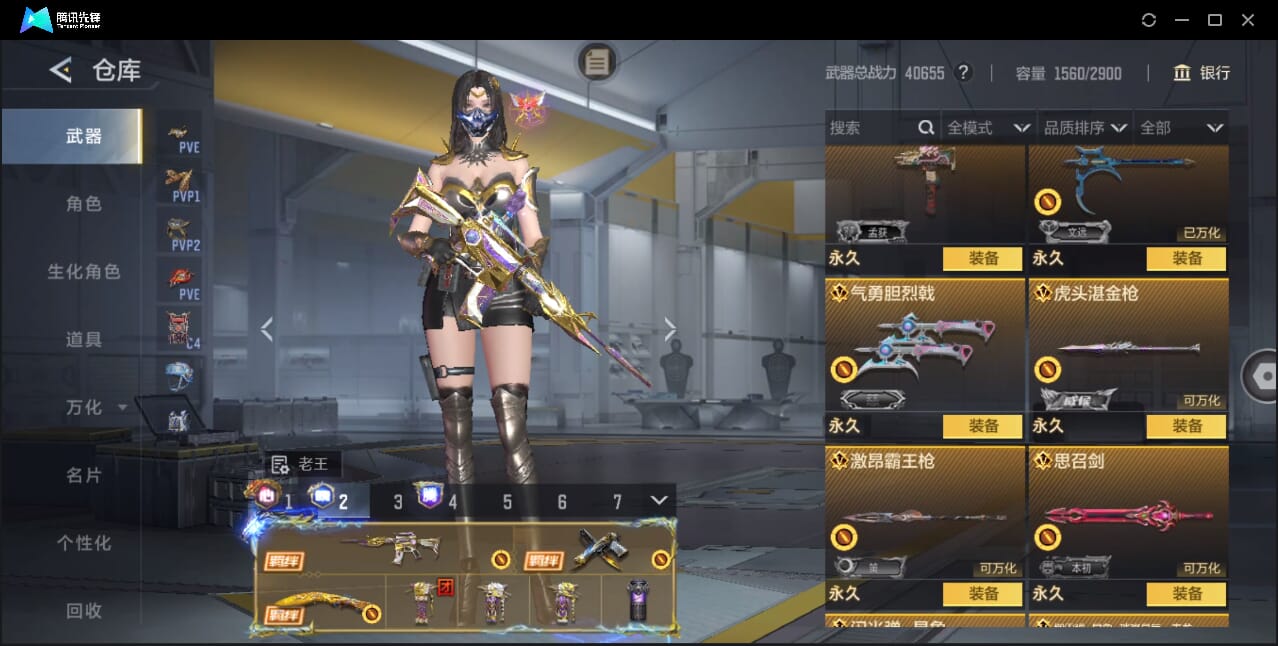This screenshot has height=646, width=1278.
Task: Open the 回收 recycle tab
Action: click(84, 611)
